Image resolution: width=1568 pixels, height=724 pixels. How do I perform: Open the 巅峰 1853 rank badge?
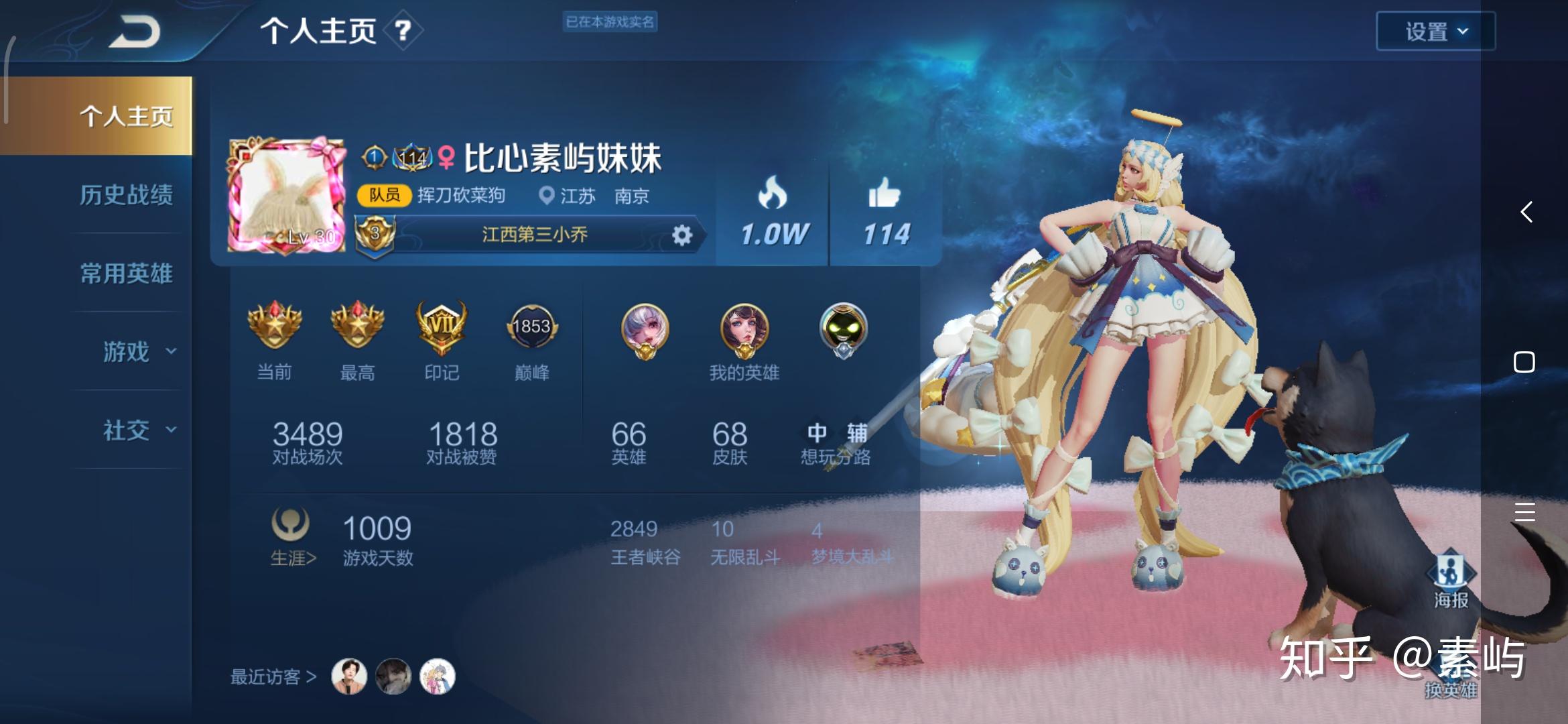[x=531, y=327]
